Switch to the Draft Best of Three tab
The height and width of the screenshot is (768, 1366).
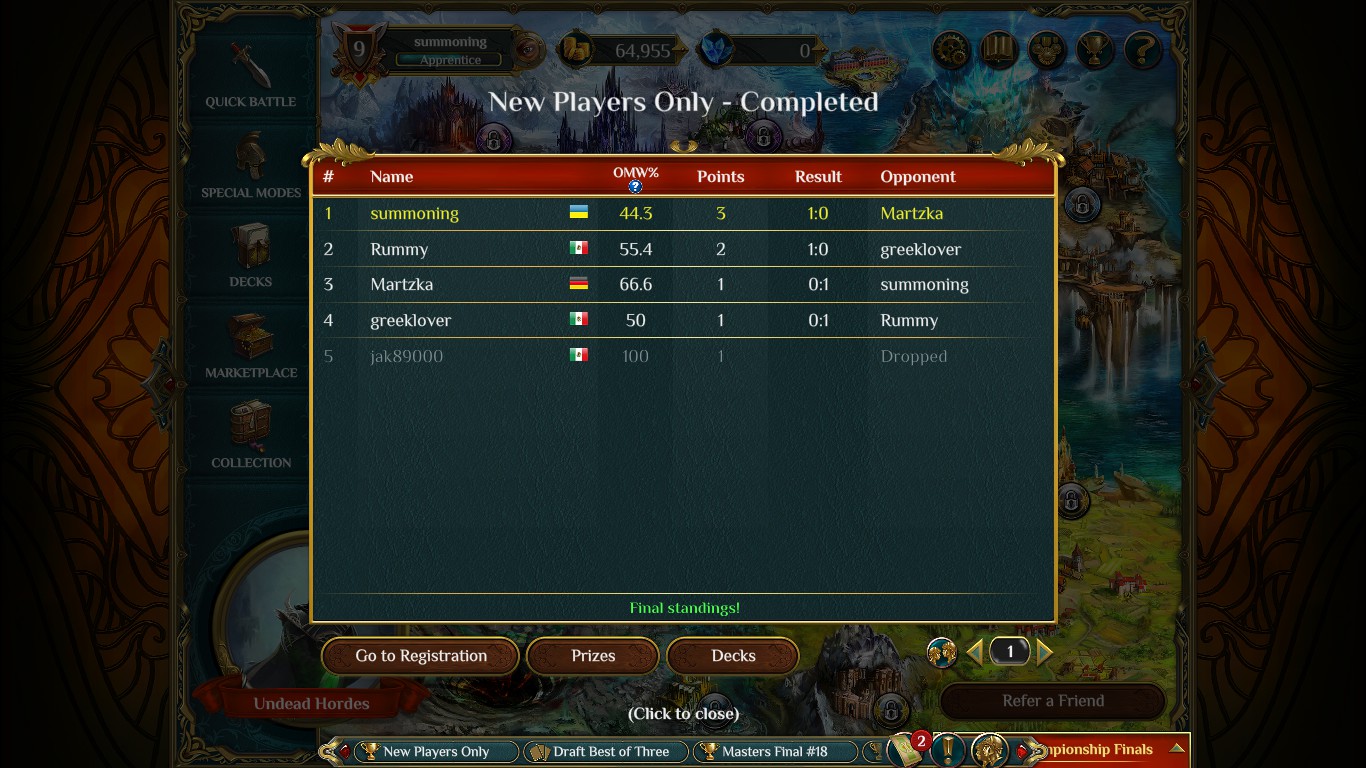click(x=605, y=751)
